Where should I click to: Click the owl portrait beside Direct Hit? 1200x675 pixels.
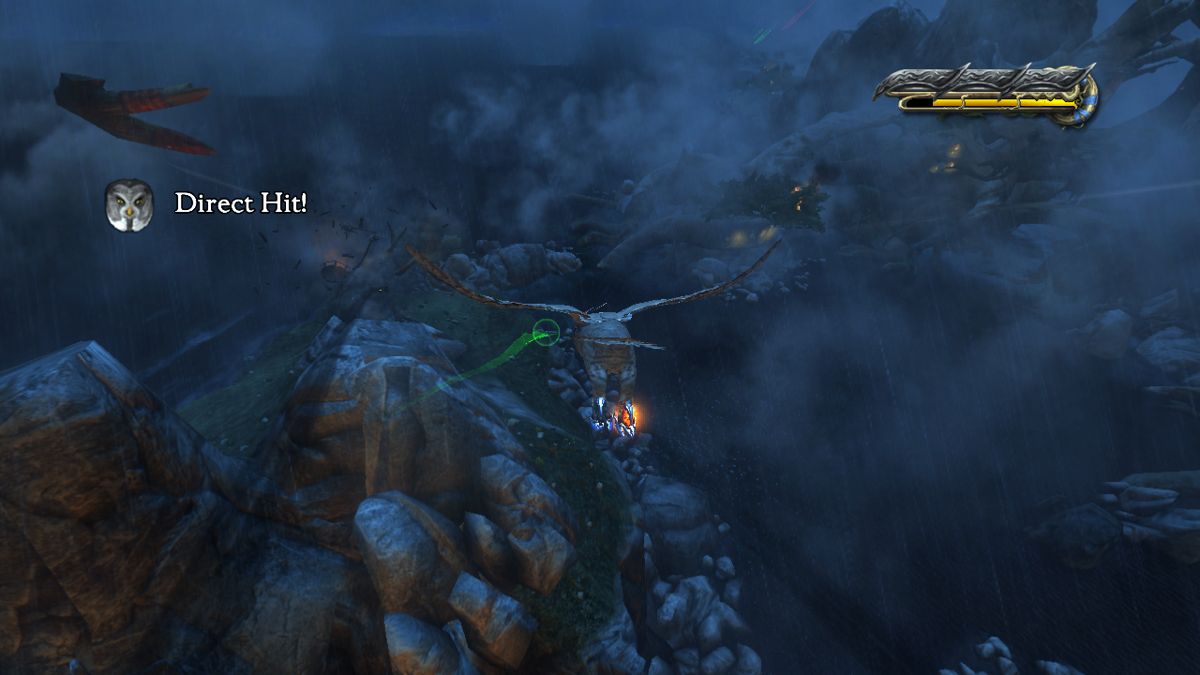(129, 204)
